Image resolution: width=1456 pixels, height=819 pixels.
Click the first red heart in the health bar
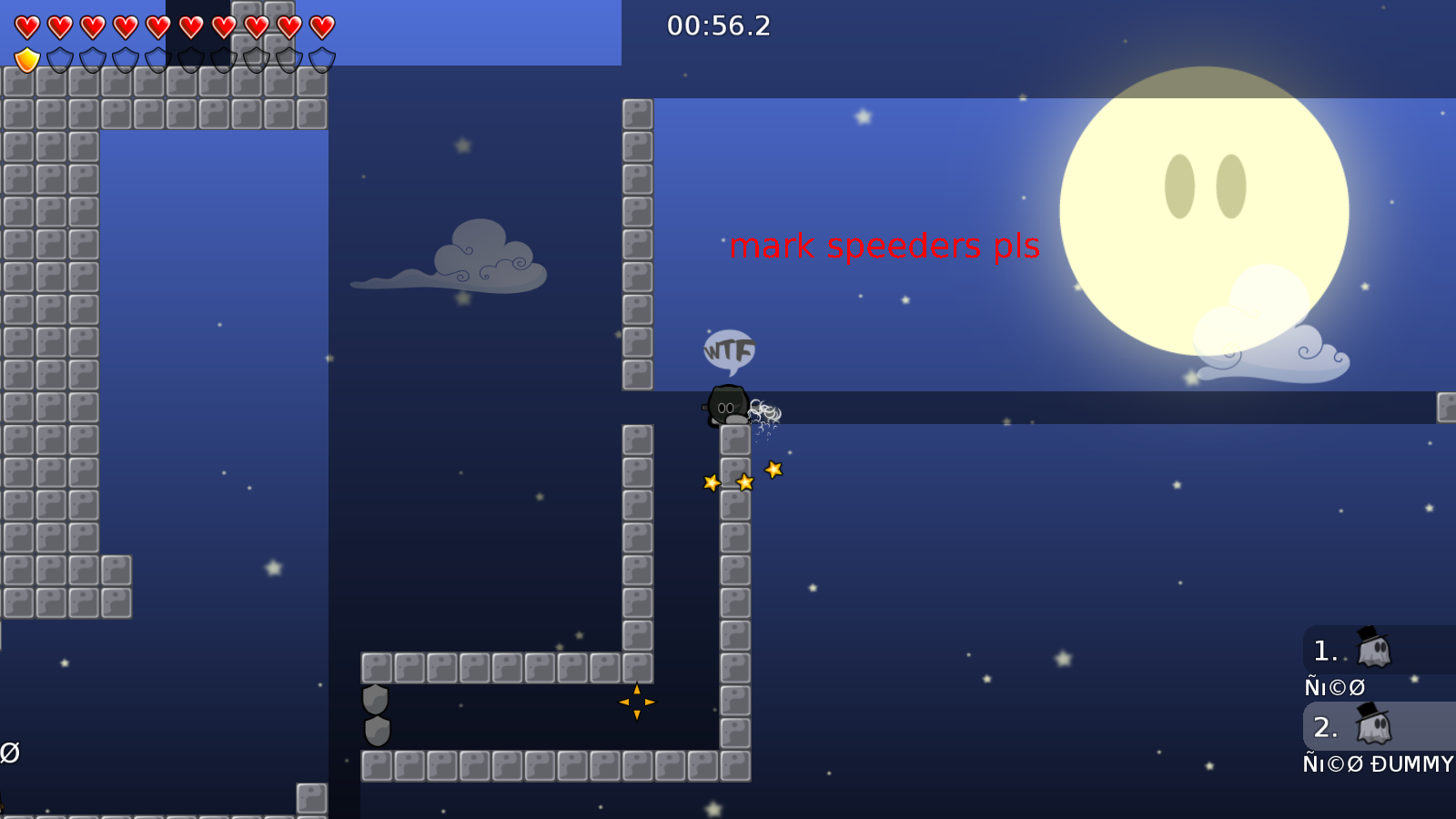(x=27, y=26)
